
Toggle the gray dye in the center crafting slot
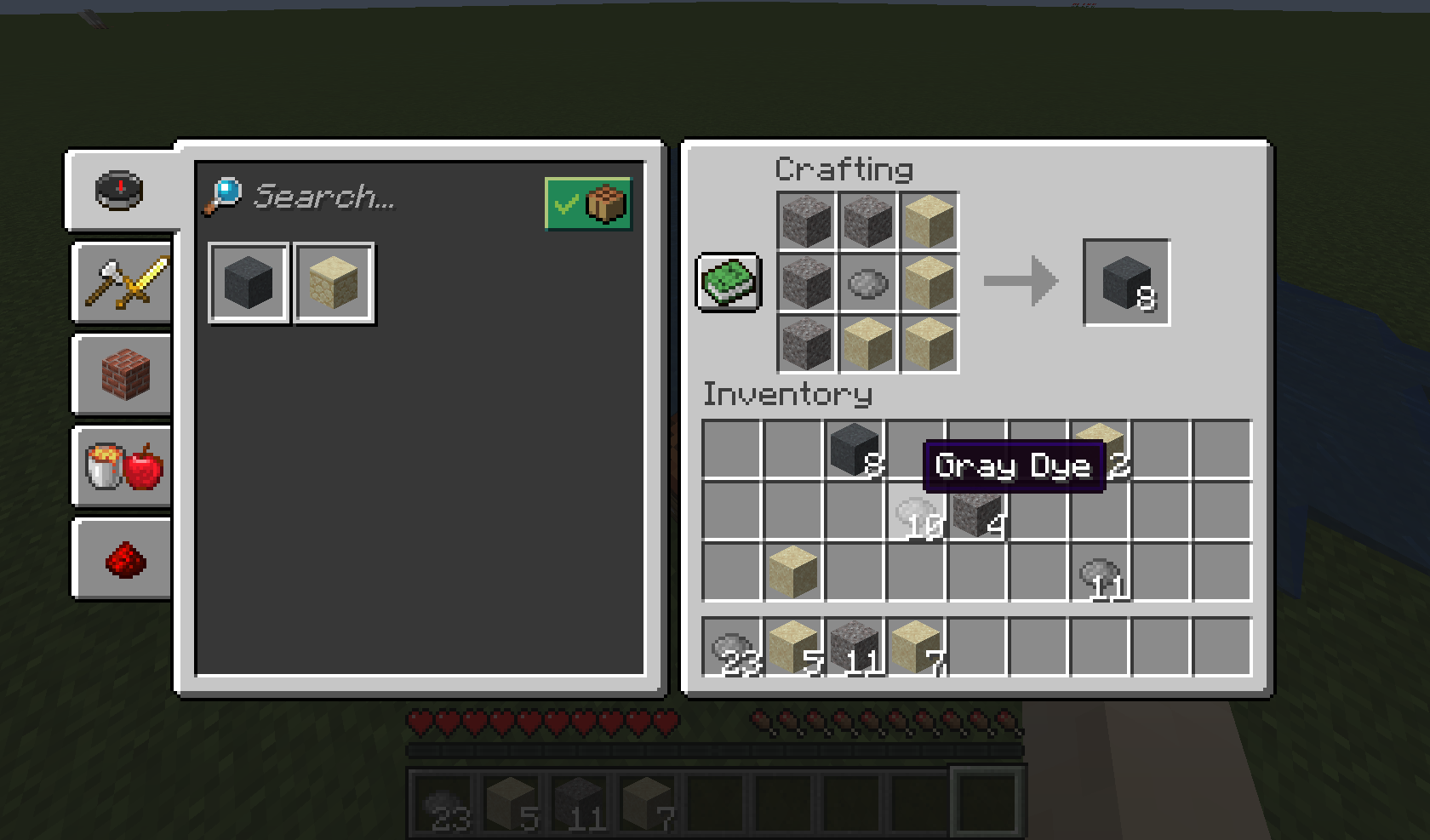coord(867,282)
